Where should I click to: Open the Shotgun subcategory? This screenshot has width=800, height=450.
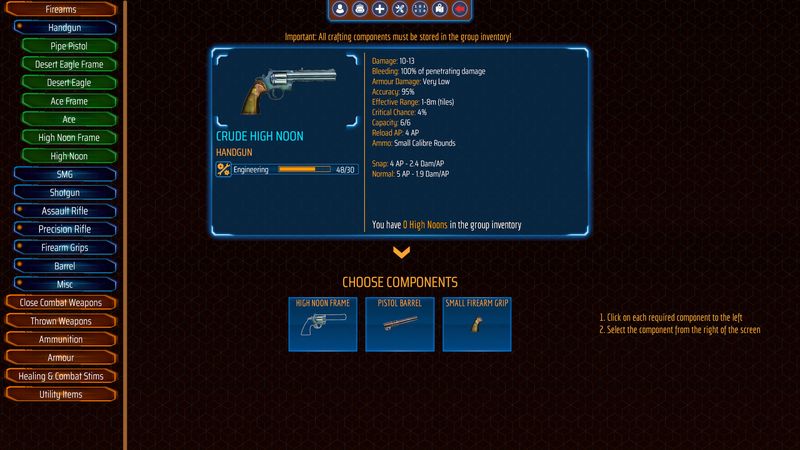pos(64,193)
